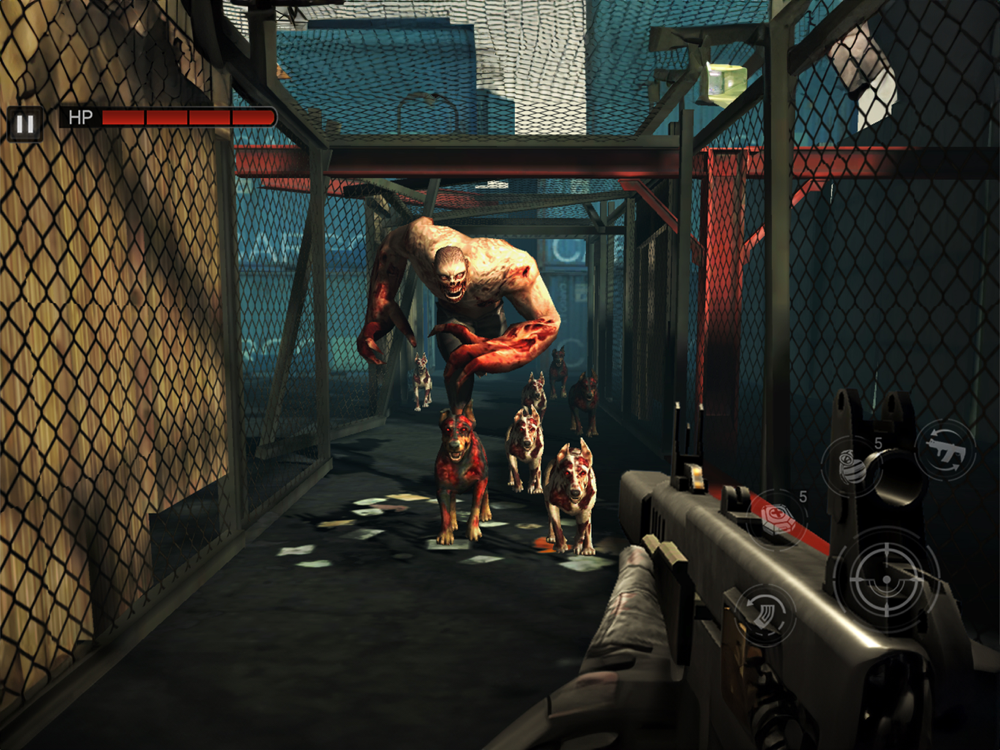Pause the game
The image size is (1000, 750).
[x=25, y=124]
